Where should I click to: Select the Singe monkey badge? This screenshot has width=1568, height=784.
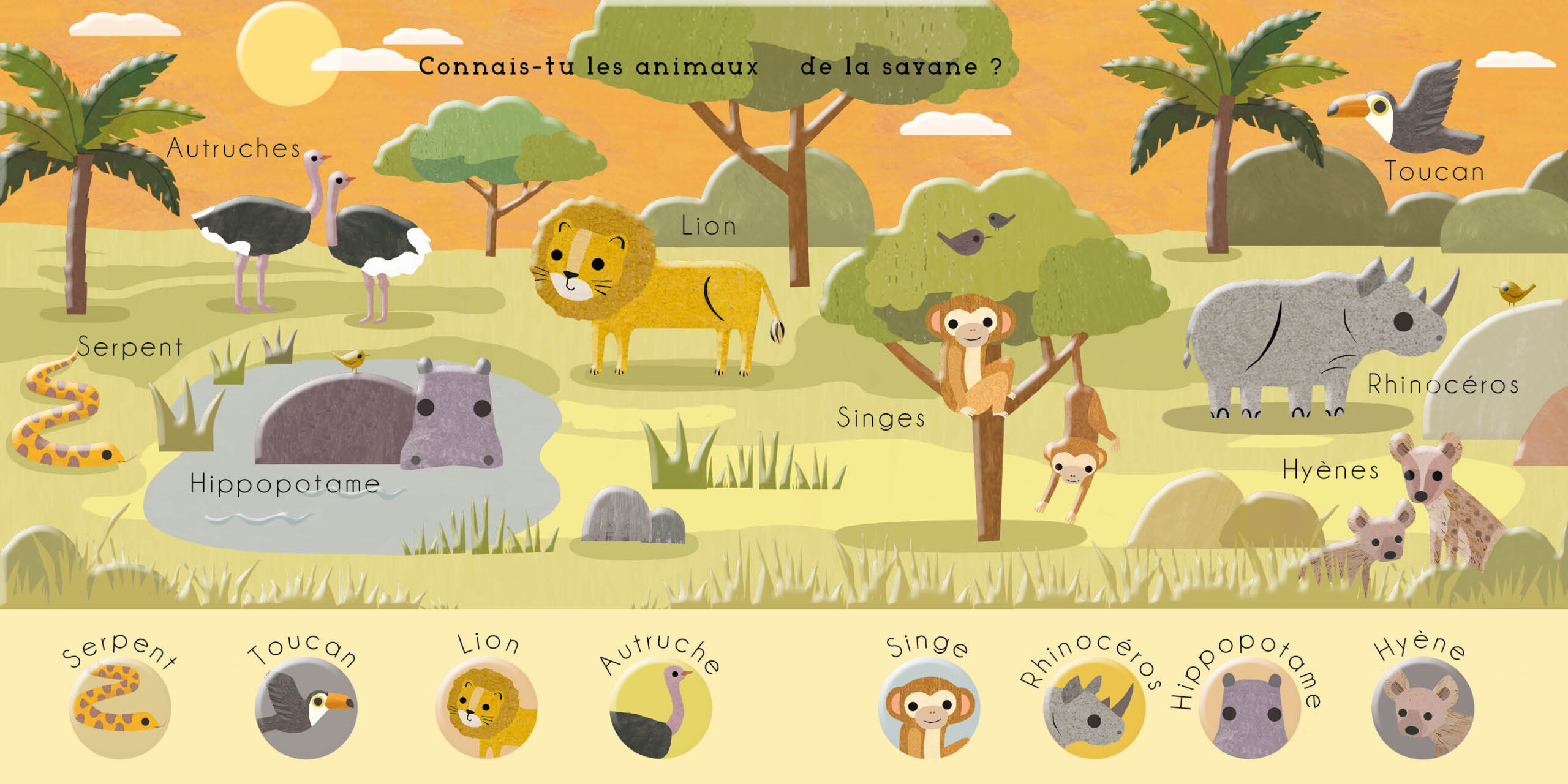click(929, 708)
